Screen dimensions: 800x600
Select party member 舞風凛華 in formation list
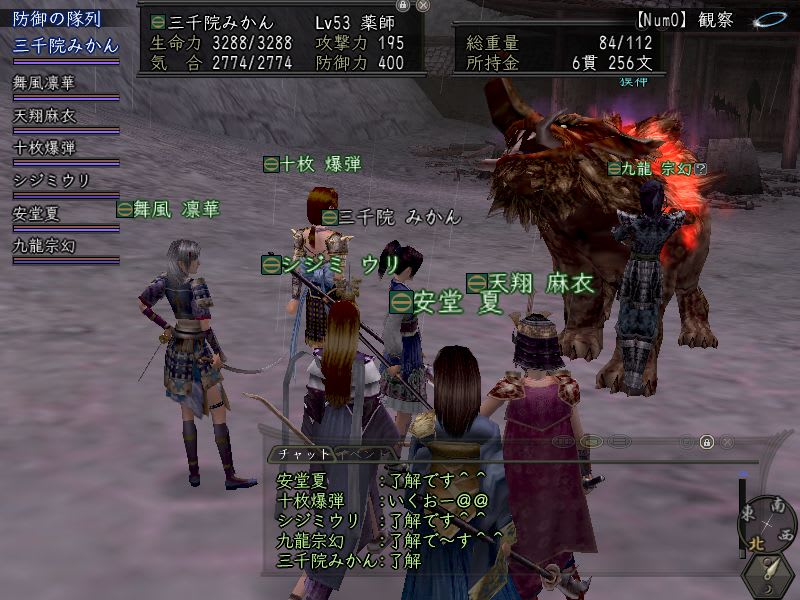coord(44,84)
